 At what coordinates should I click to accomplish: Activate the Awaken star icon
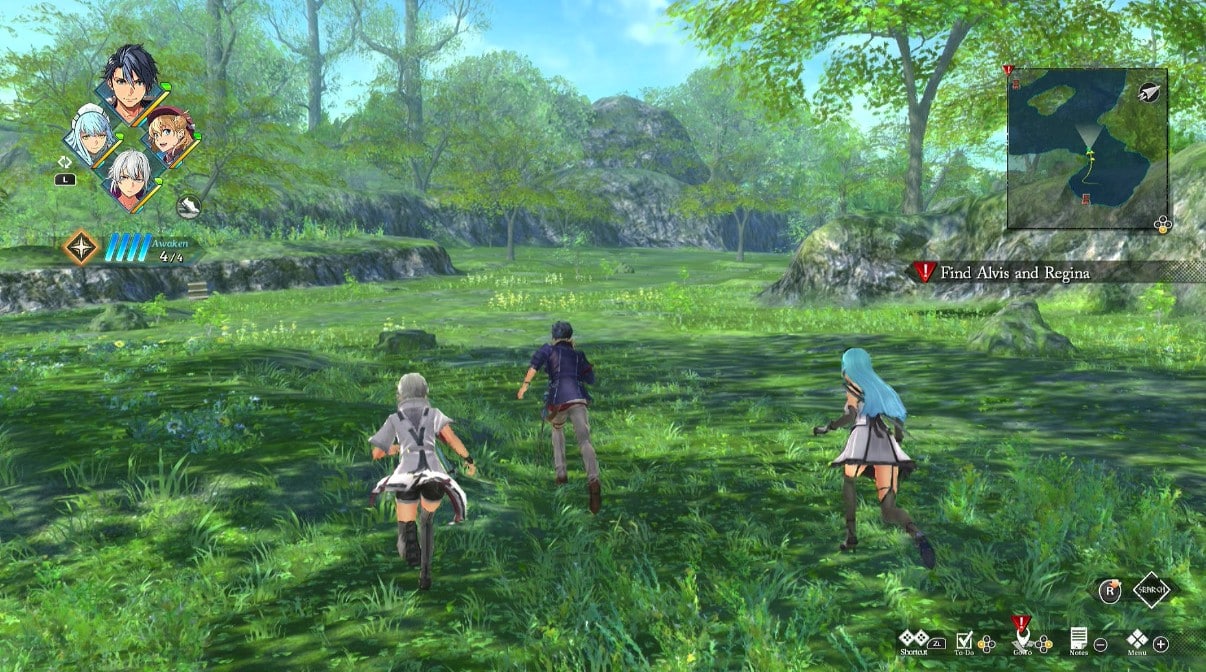pos(81,247)
